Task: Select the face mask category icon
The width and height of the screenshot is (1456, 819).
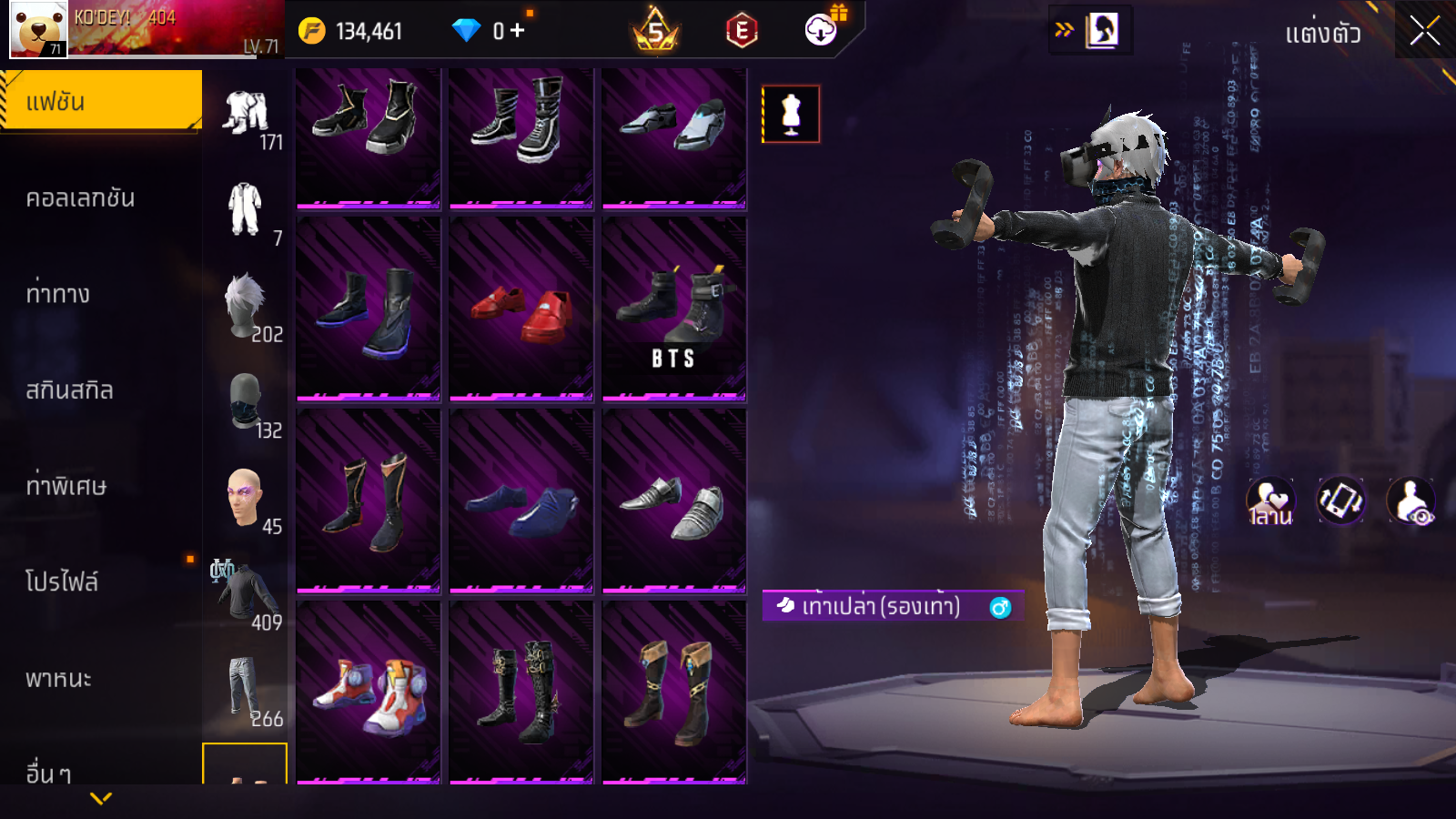Action: coord(246,402)
